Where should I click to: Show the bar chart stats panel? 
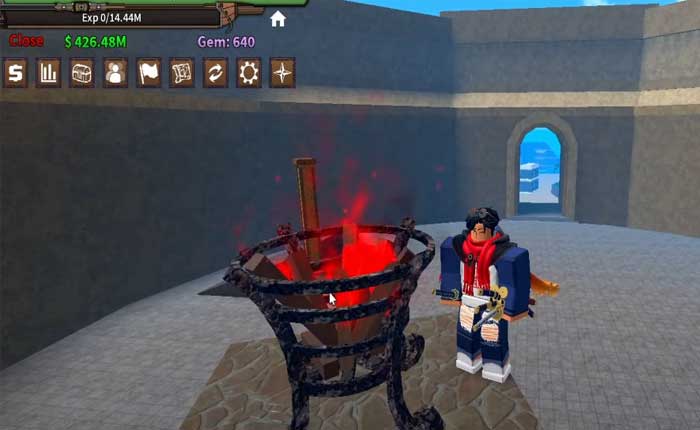[48, 73]
